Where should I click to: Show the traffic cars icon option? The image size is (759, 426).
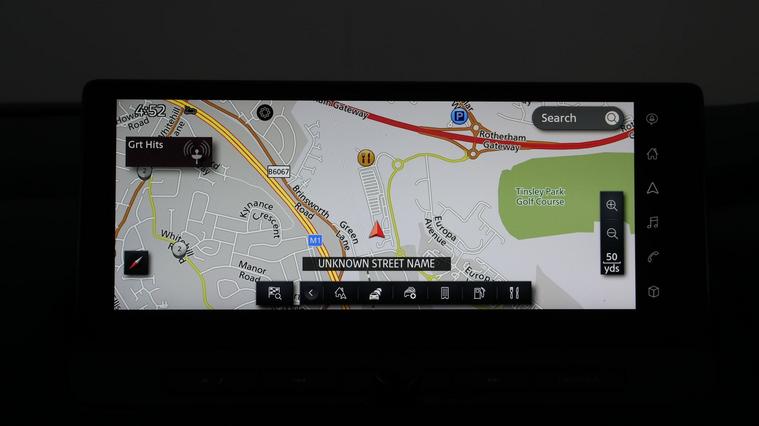point(375,293)
